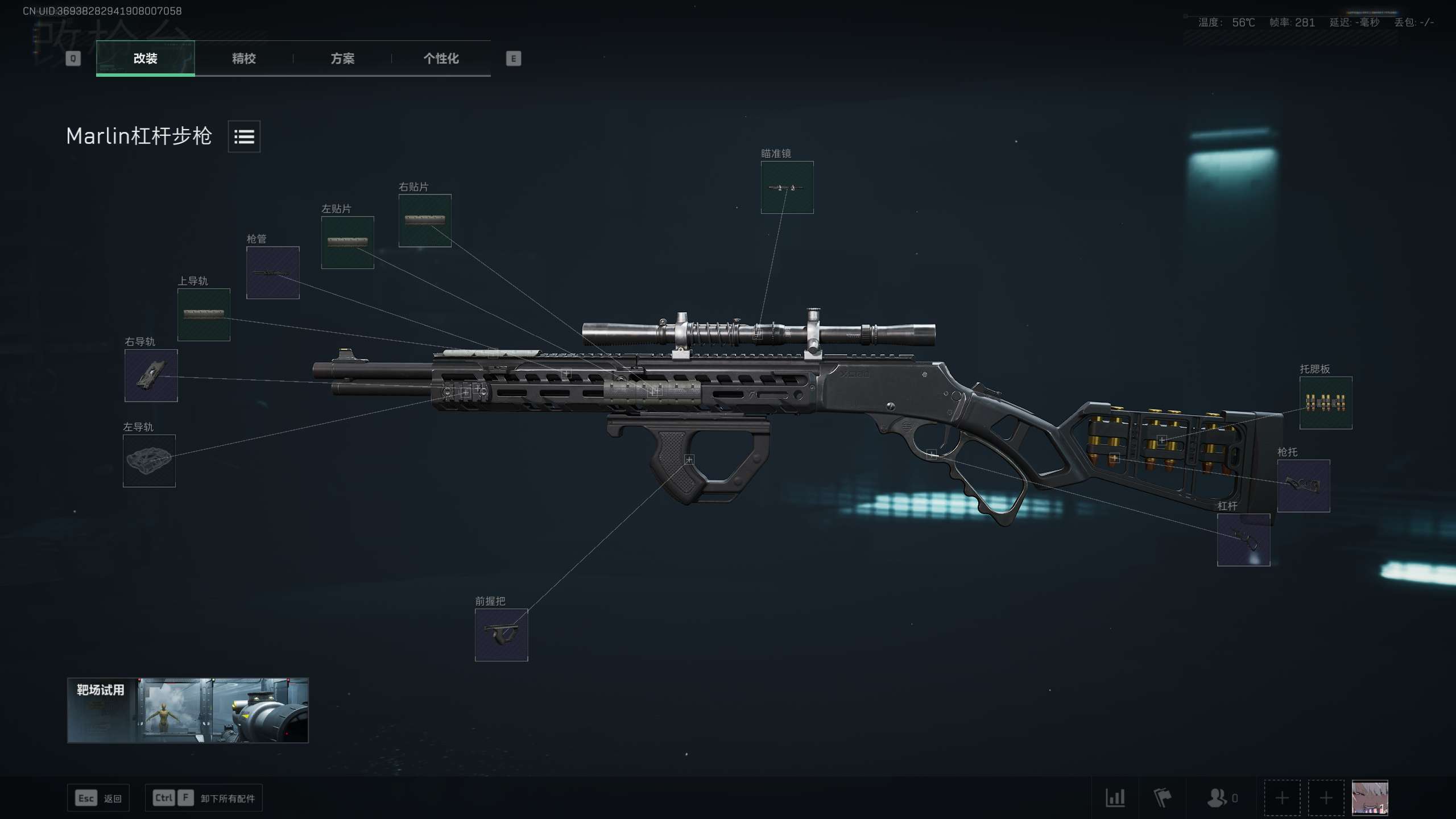Open the 右导轨 right rail slot
This screenshot has width=1456, height=819.
tap(151, 375)
